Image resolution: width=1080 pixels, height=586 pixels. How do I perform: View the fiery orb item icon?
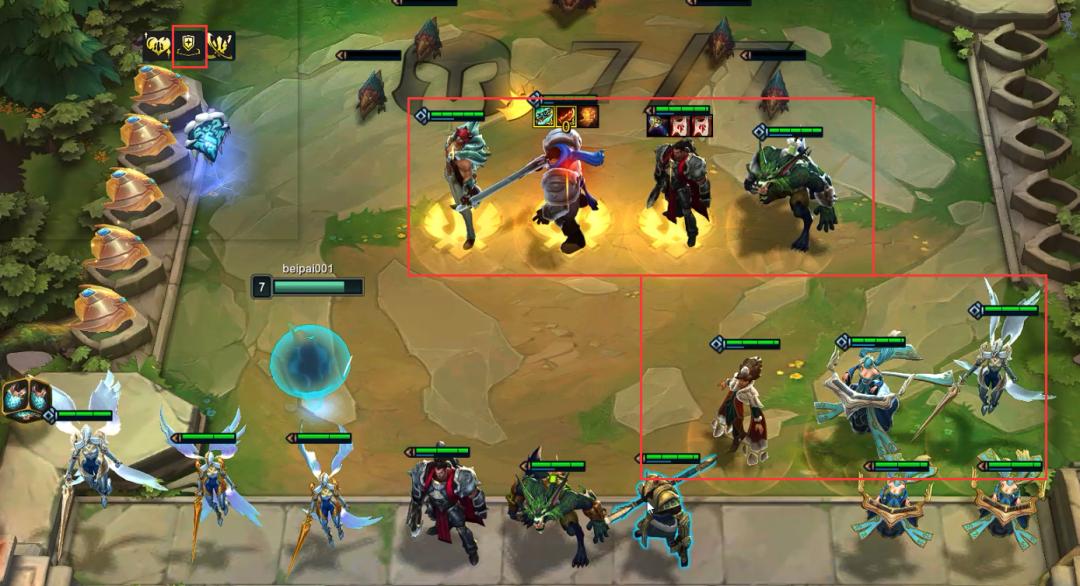click(x=588, y=117)
